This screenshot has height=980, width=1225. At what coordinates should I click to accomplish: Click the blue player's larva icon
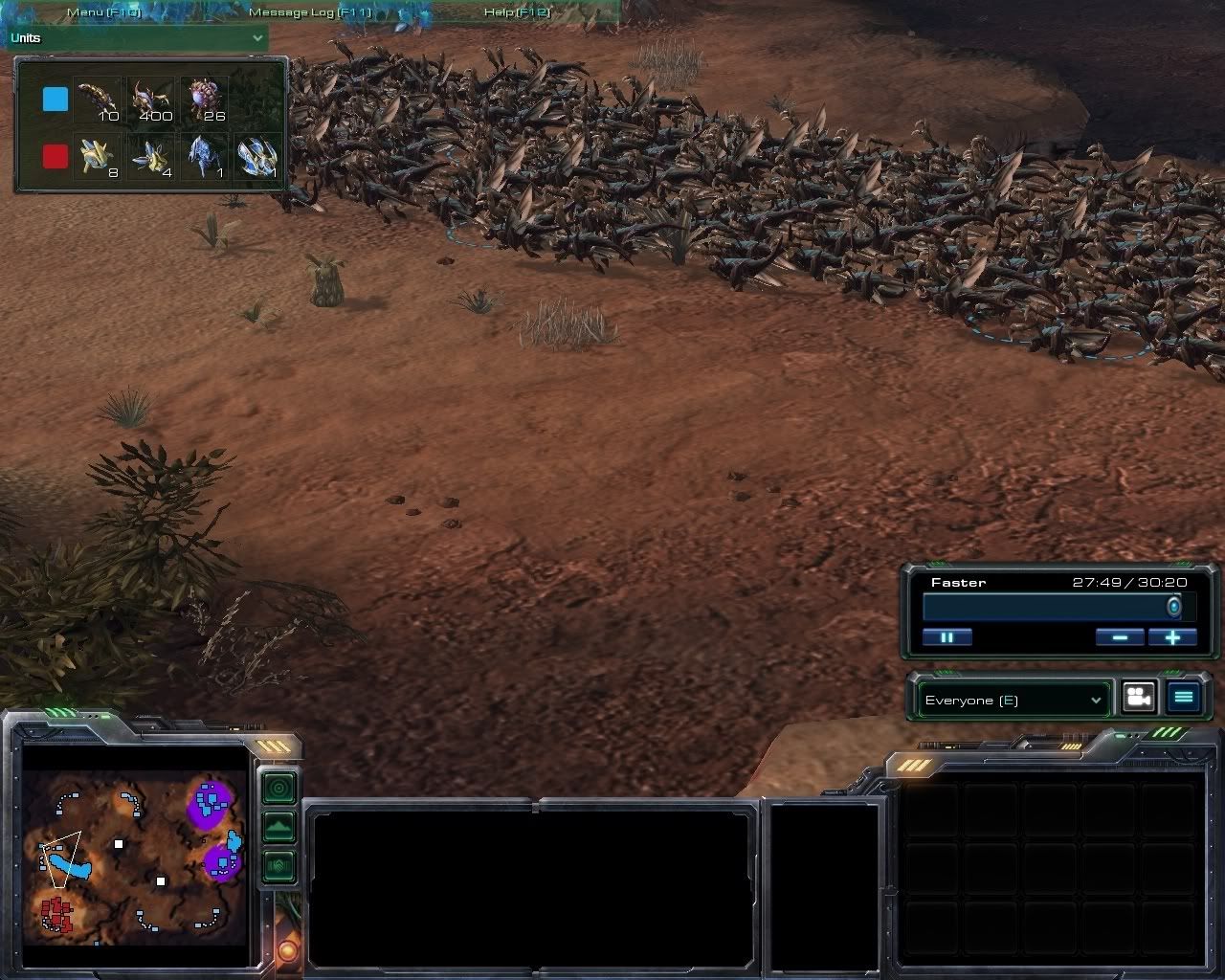(x=97, y=100)
